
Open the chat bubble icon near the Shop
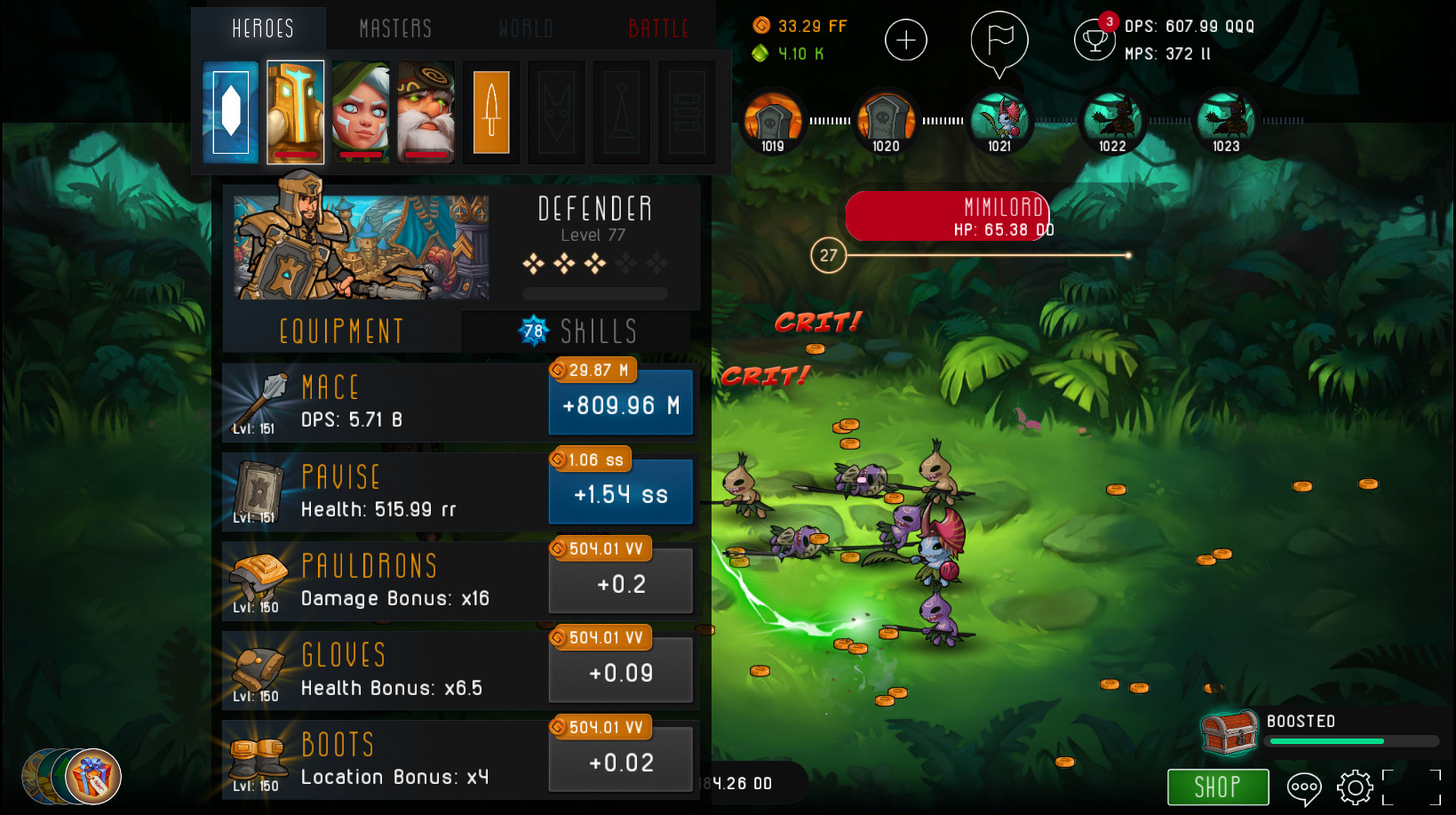1304,787
